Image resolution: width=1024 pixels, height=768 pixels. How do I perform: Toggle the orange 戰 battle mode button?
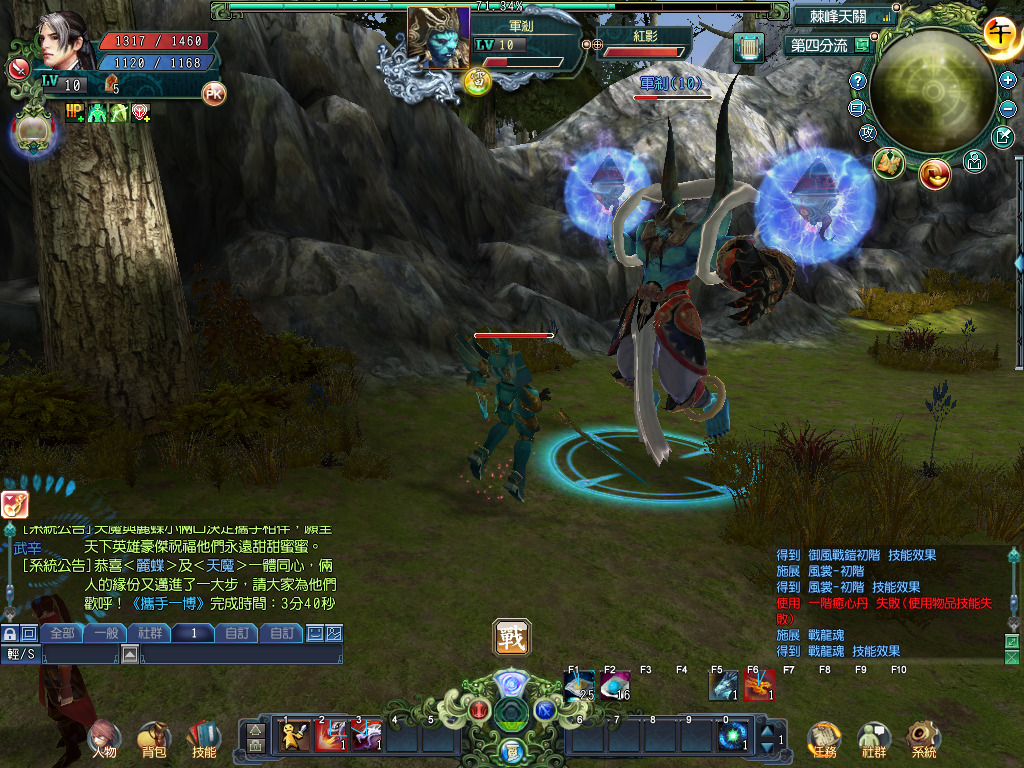[512, 638]
